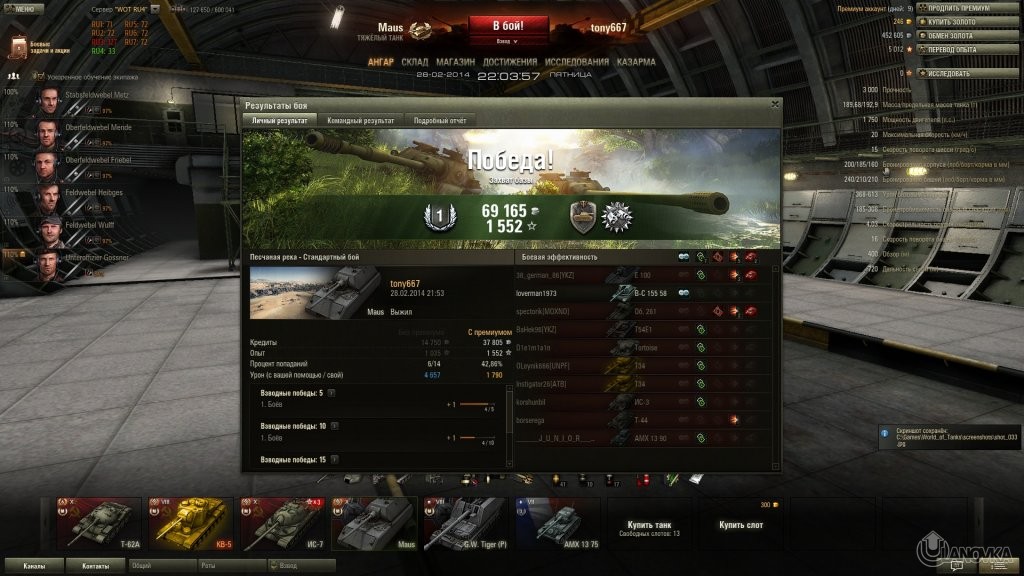Switch to the СКЛАД tab
Viewport: 1024px width, 576px height.
point(414,62)
